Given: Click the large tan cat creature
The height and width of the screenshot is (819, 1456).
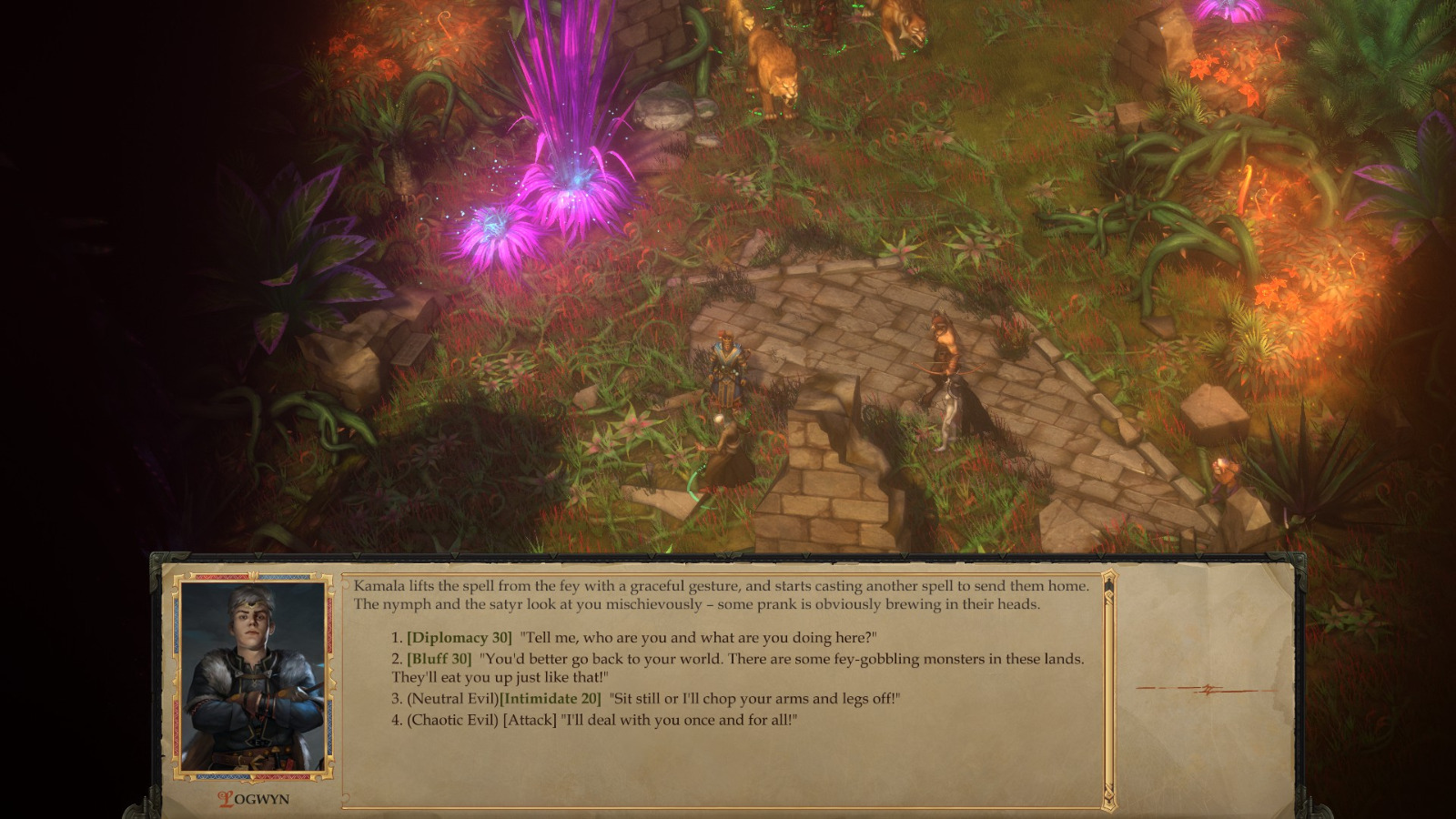Looking at the screenshot, I should (x=773, y=64).
